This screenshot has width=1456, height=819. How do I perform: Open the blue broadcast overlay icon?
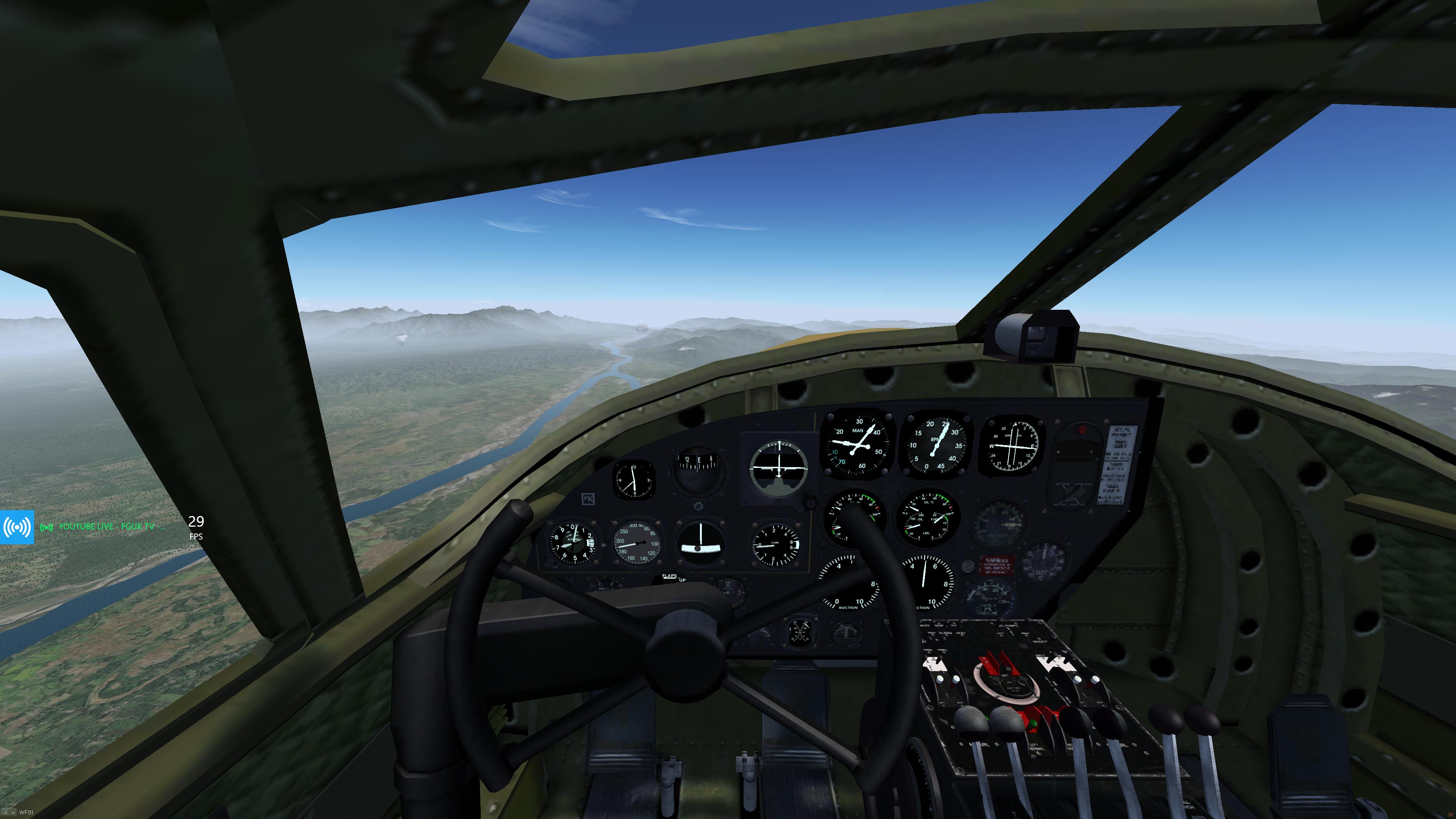click(x=17, y=527)
